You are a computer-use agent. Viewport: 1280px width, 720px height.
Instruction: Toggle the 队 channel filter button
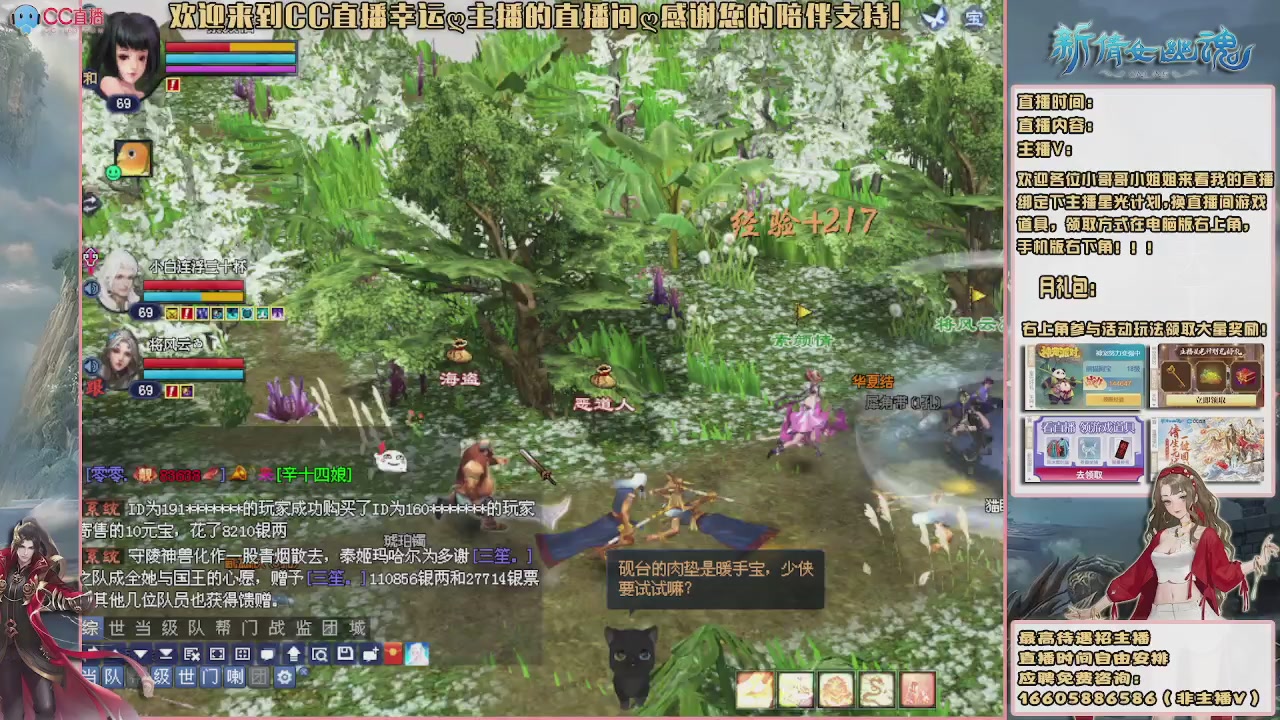coord(112,677)
